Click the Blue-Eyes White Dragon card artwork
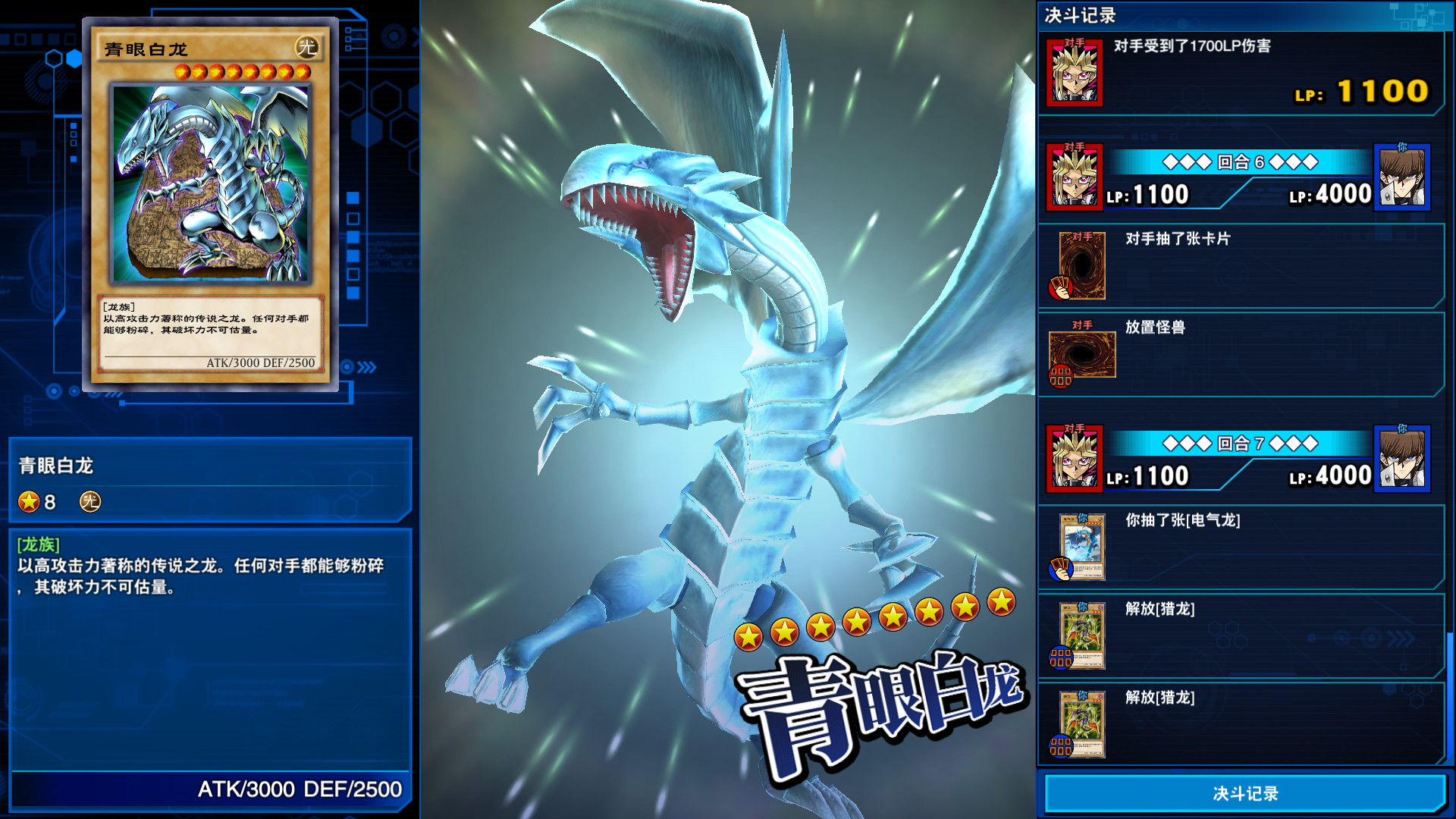1456x819 pixels. click(x=215, y=180)
